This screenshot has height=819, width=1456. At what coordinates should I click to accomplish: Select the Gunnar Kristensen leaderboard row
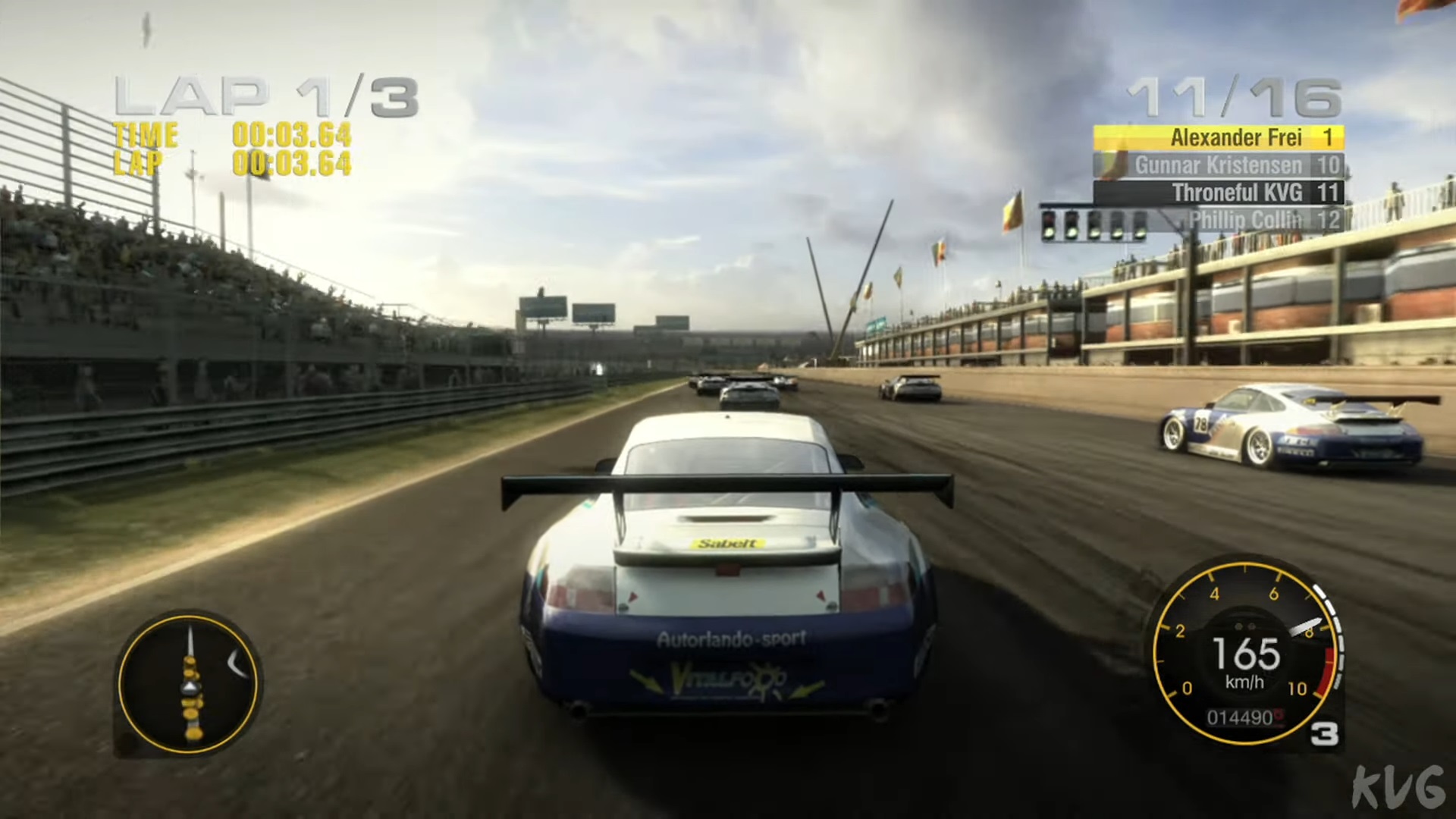tap(1218, 165)
